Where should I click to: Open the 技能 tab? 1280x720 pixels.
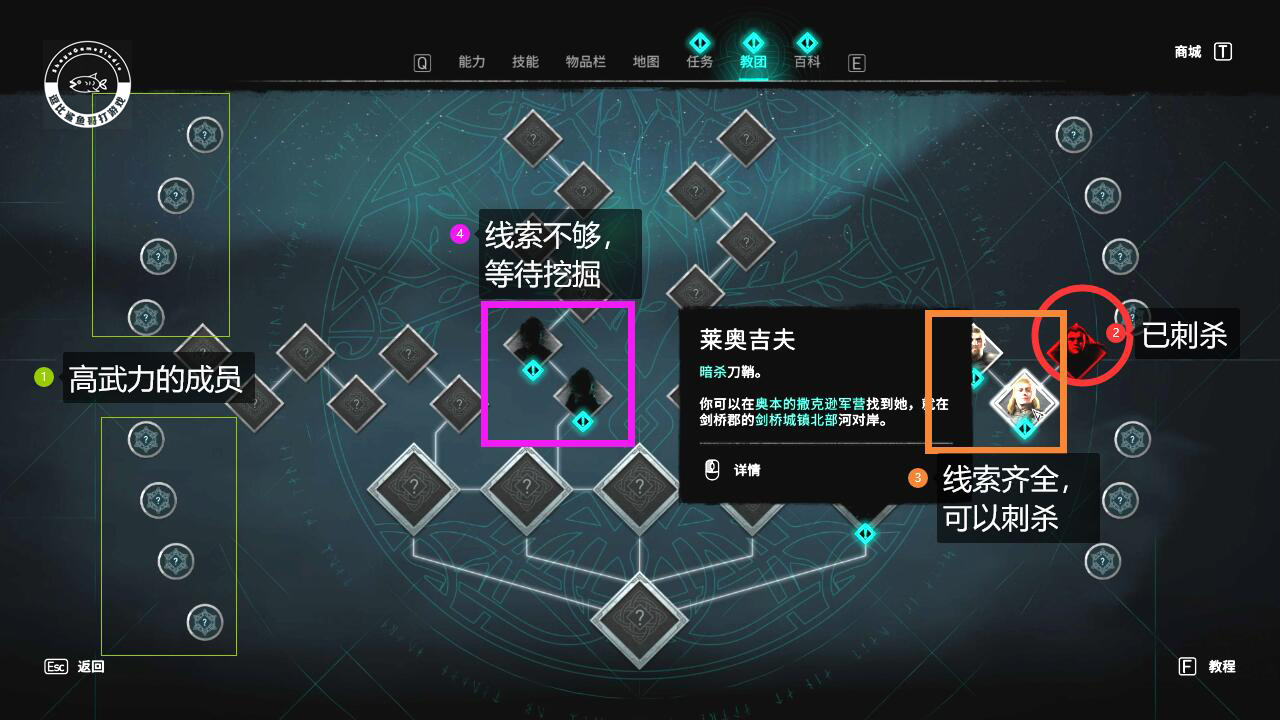click(524, 61)
